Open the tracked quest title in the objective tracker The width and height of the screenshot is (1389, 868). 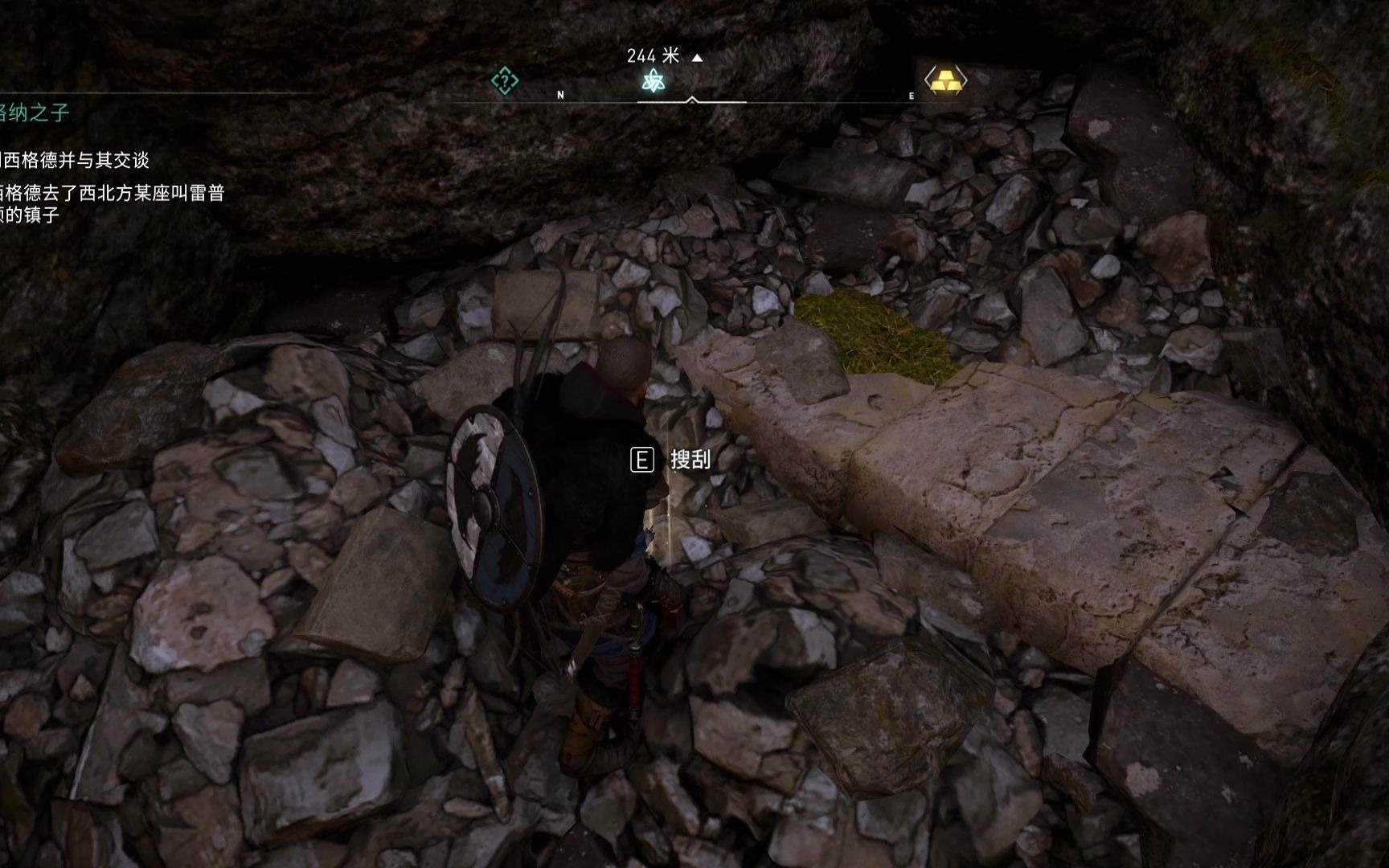34,113
